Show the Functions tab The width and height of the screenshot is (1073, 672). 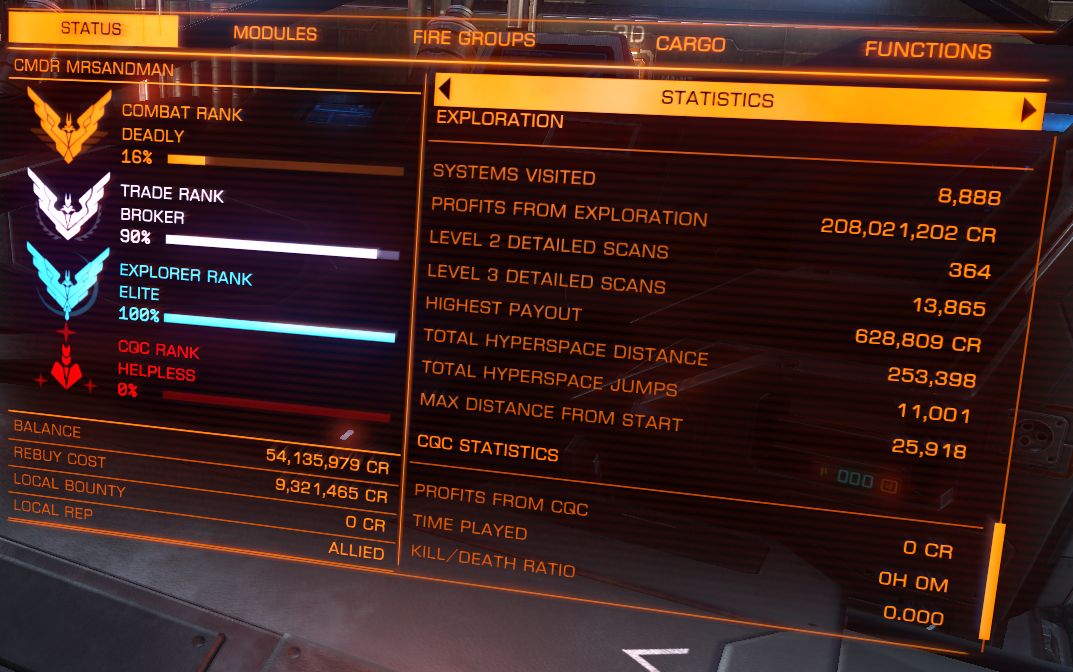click(x=927, y=50)
